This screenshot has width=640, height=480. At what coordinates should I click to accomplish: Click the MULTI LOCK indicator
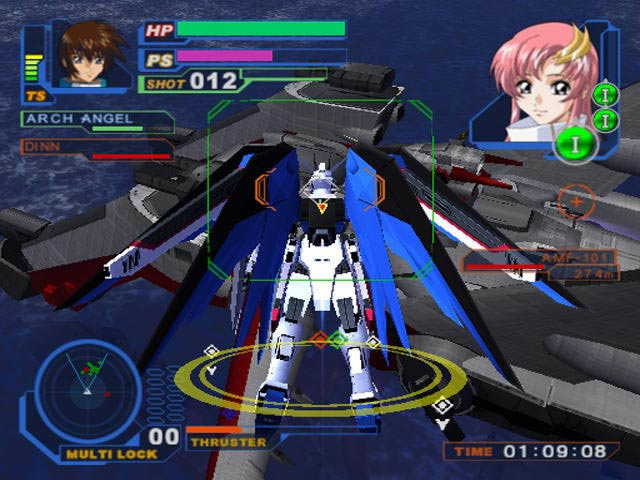100,453
